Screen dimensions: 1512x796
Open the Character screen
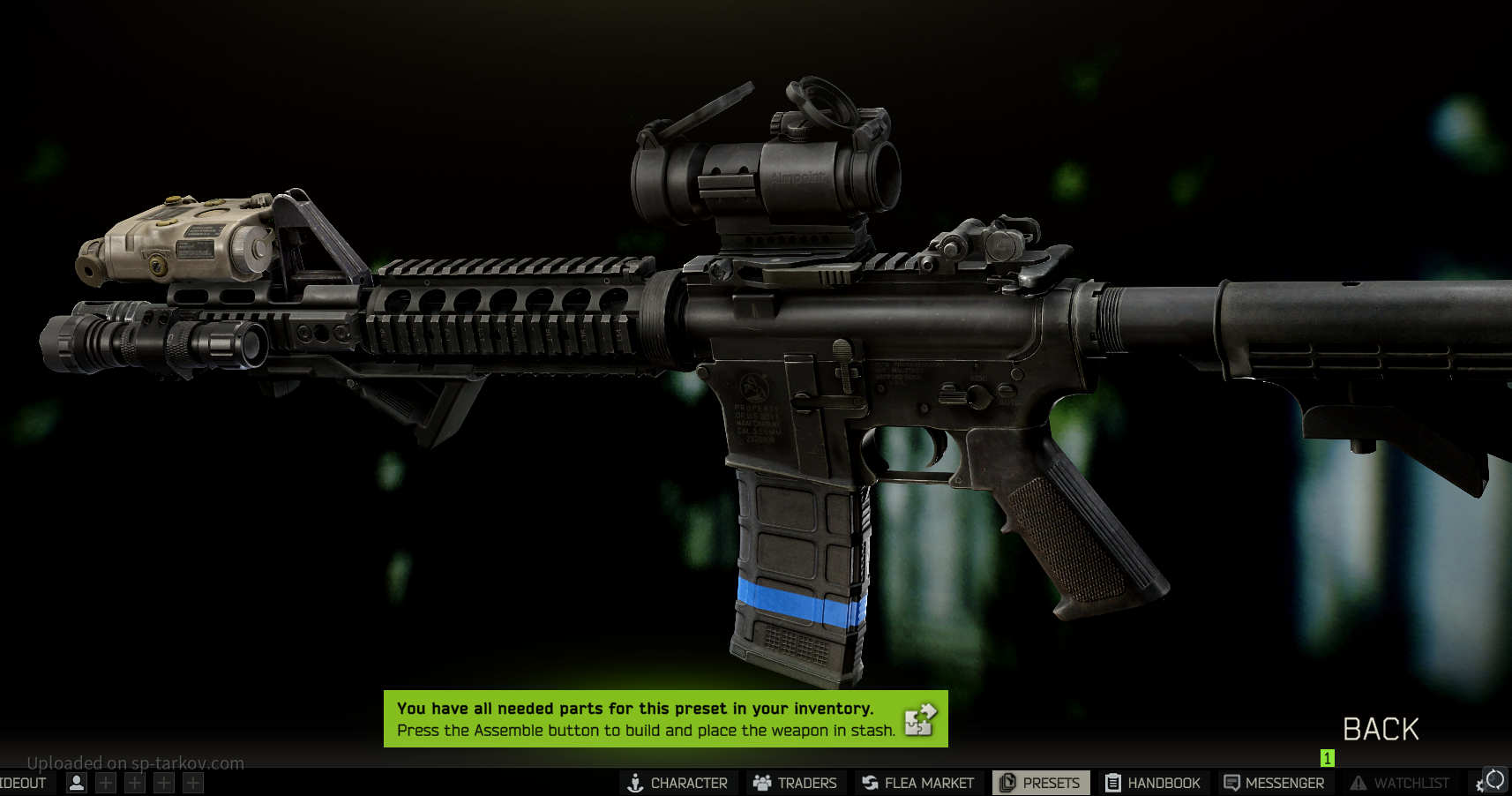[677, 783]
